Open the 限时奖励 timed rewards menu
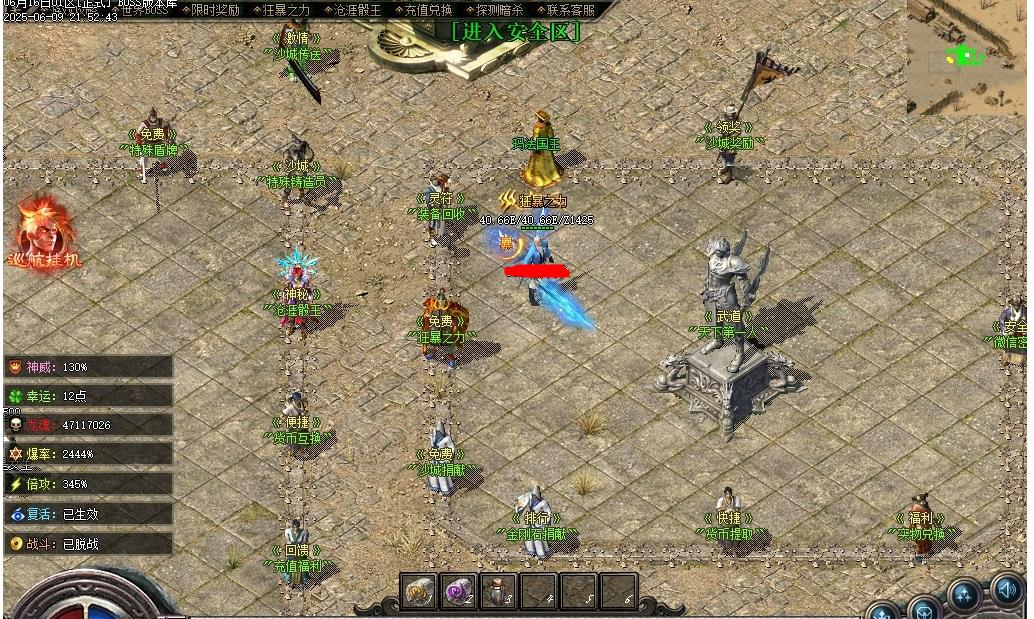The width and height of the screenshot is (1034, 619). click(212, 10)
